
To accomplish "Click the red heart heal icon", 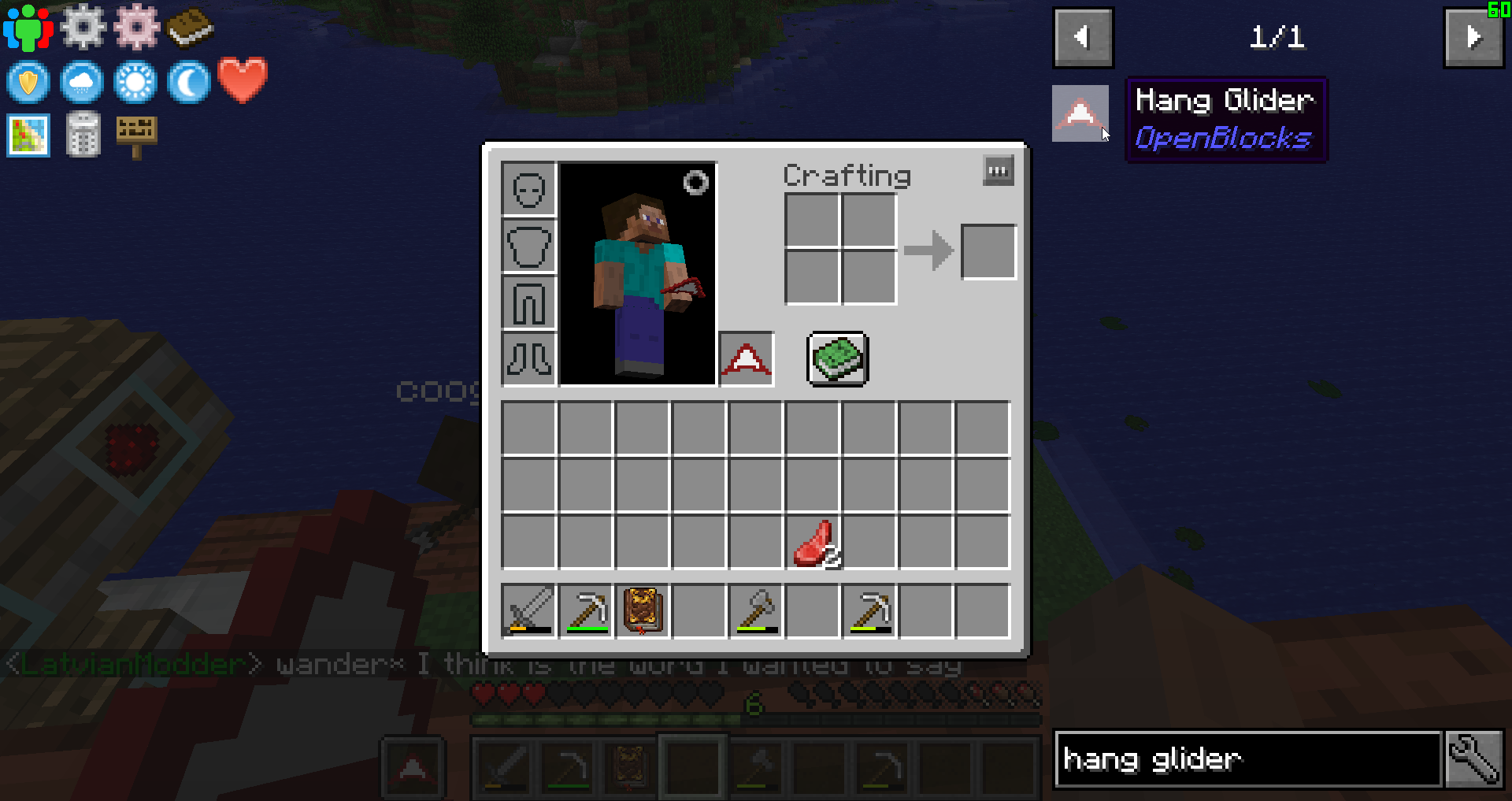I will tap(243, 80).
